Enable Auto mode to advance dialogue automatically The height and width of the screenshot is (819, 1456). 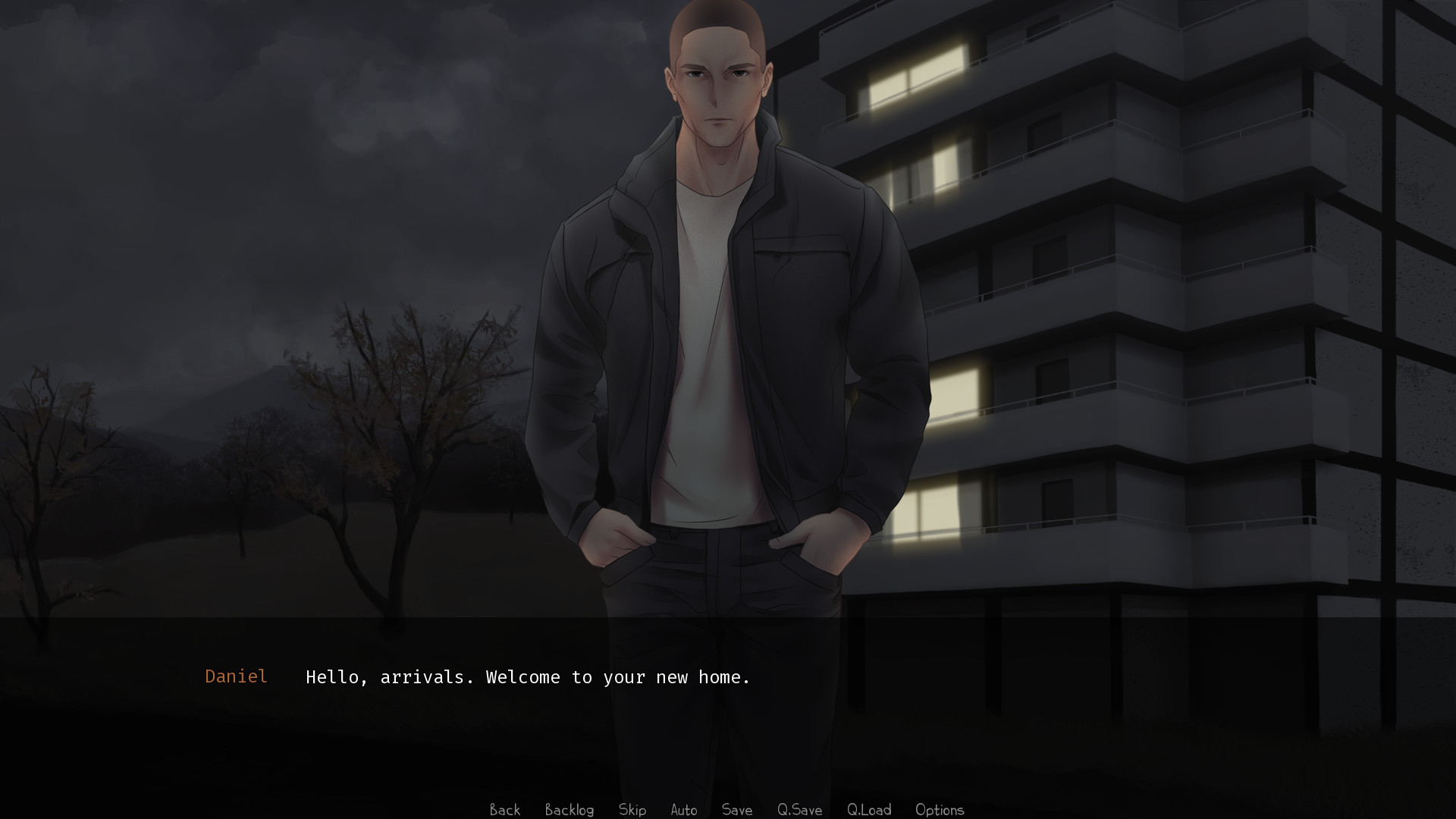pyautogui.click(x=683, y=810)
